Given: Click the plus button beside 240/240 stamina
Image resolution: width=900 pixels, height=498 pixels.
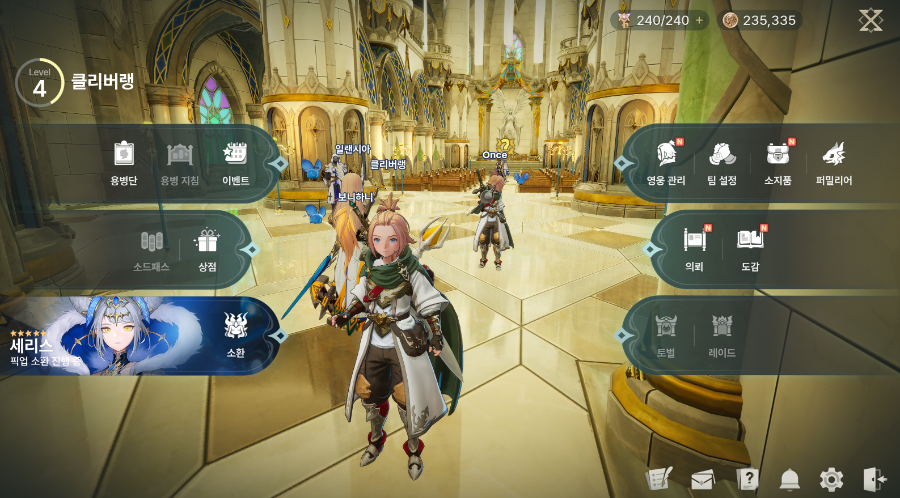Looking at the screenshot, I should tap(699, 20).
